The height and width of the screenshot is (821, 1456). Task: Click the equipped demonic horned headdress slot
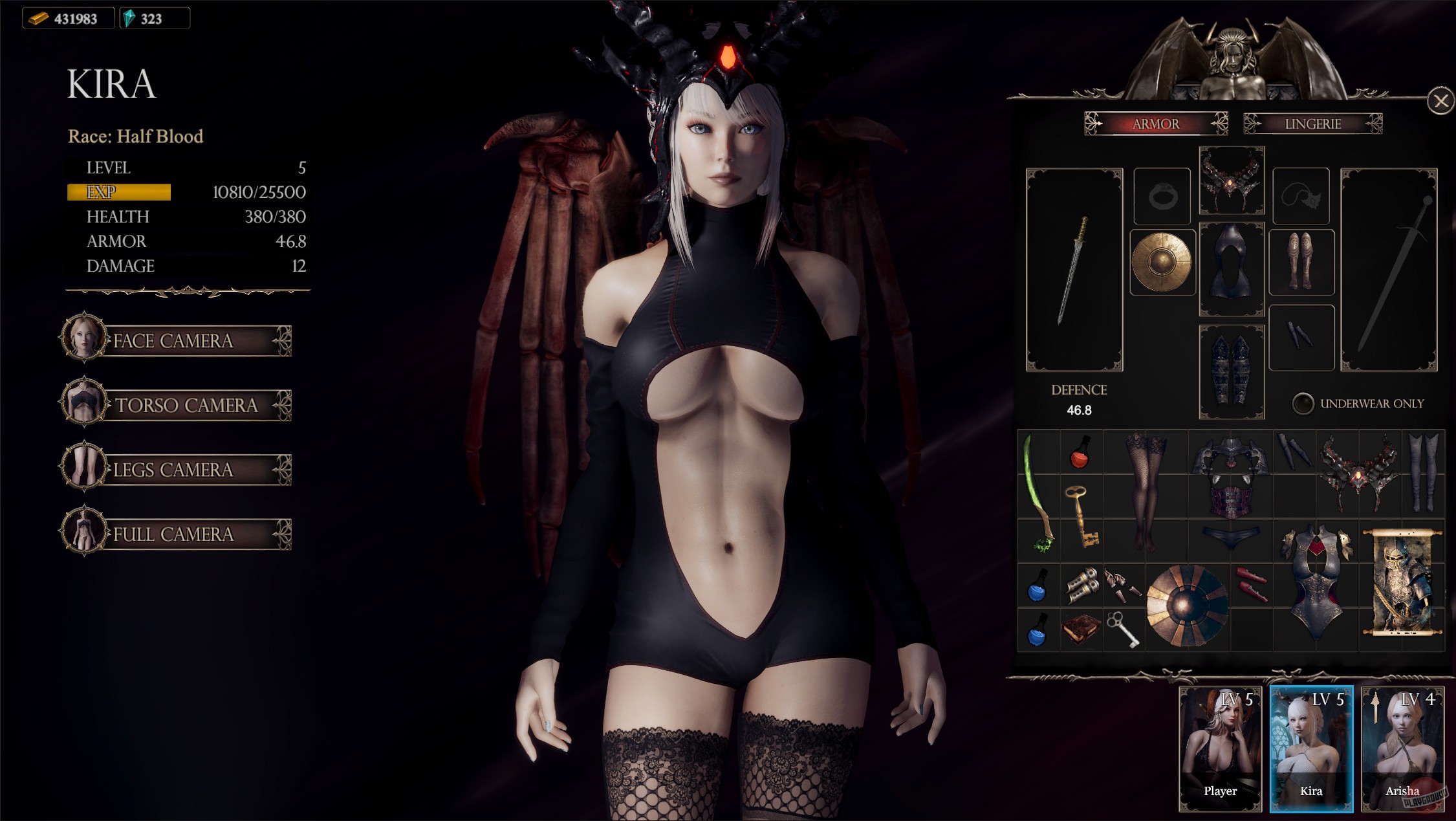pyautogui.click(x=1232, y=181)
